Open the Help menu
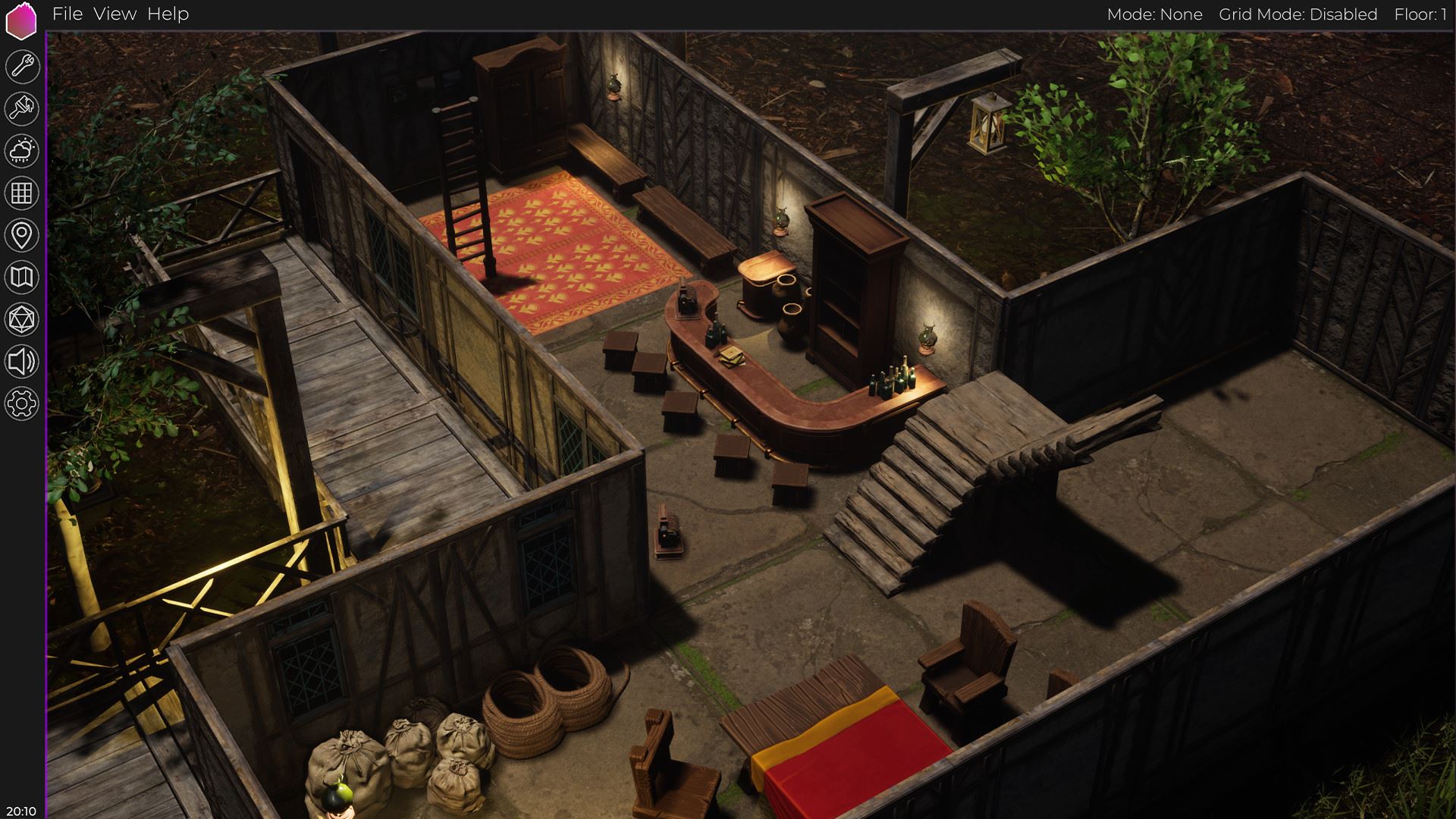This screenshot has width=1456, height=819. (168, 14)
